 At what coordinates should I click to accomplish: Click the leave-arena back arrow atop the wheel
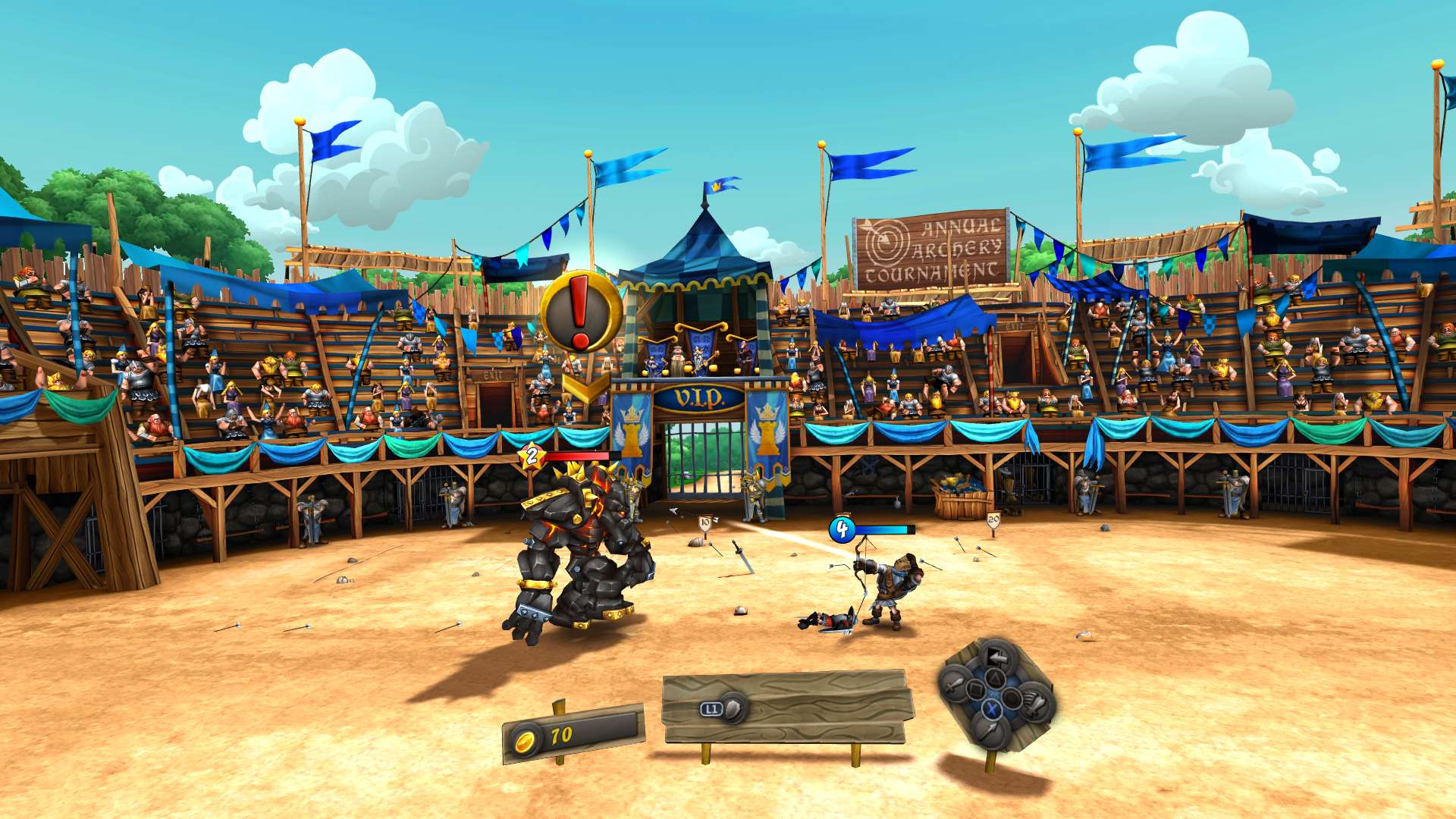996,656
